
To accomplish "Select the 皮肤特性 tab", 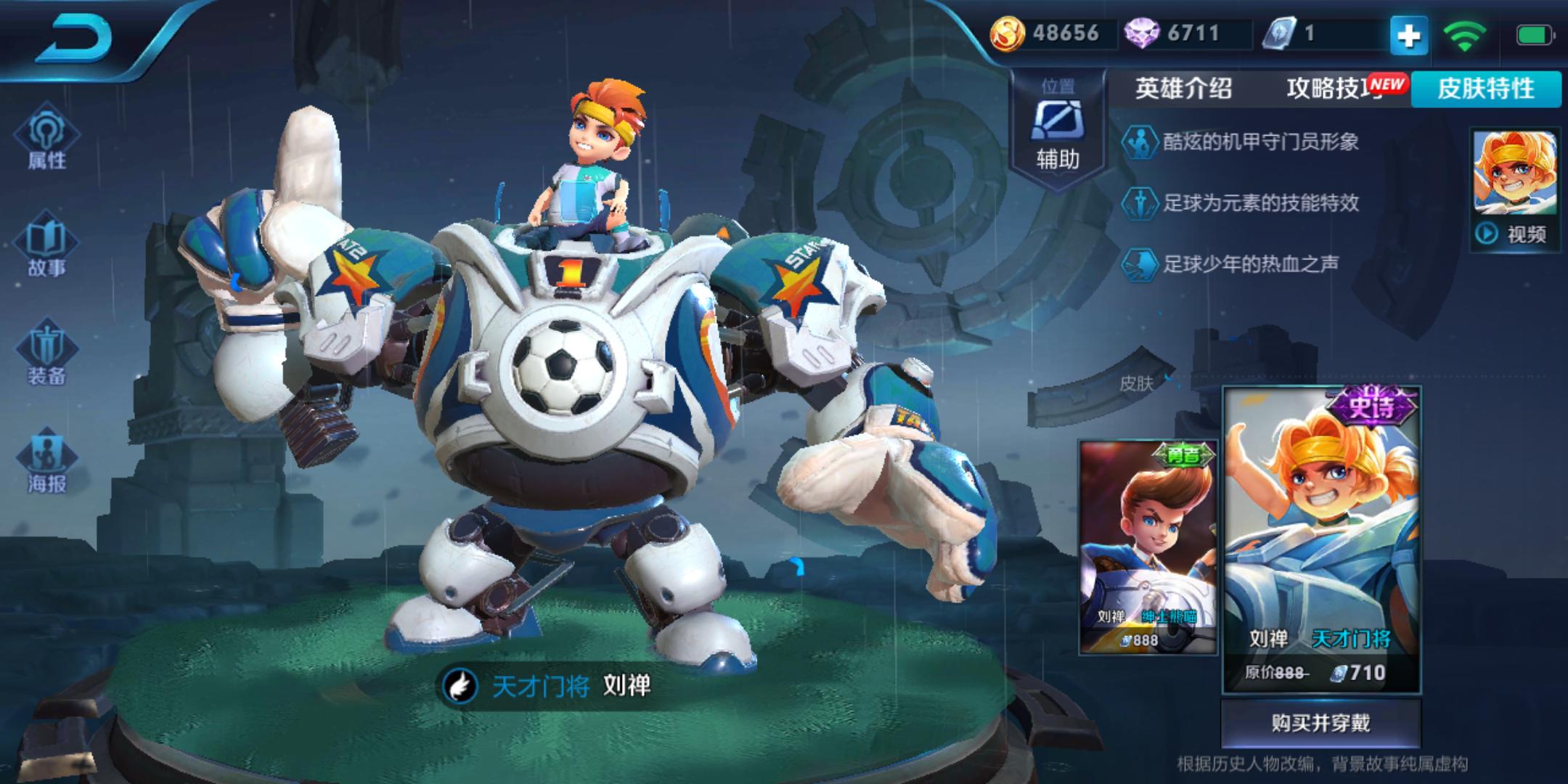I will [x=1485, y=89].
